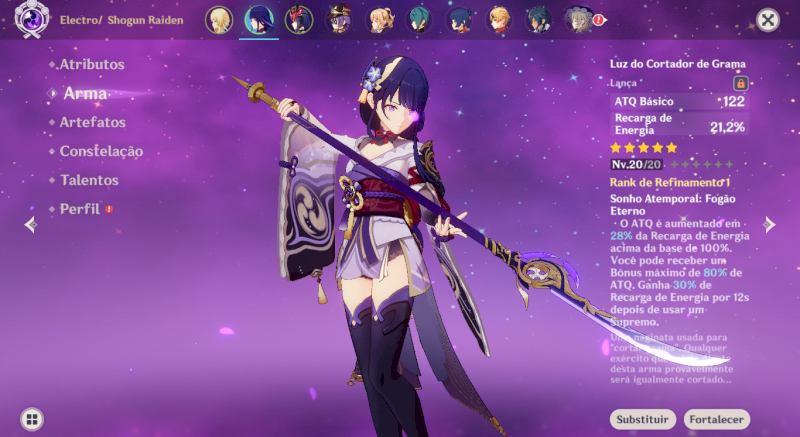Open the four-square grid menu button

pyautogui.click(x=32, y=419)
